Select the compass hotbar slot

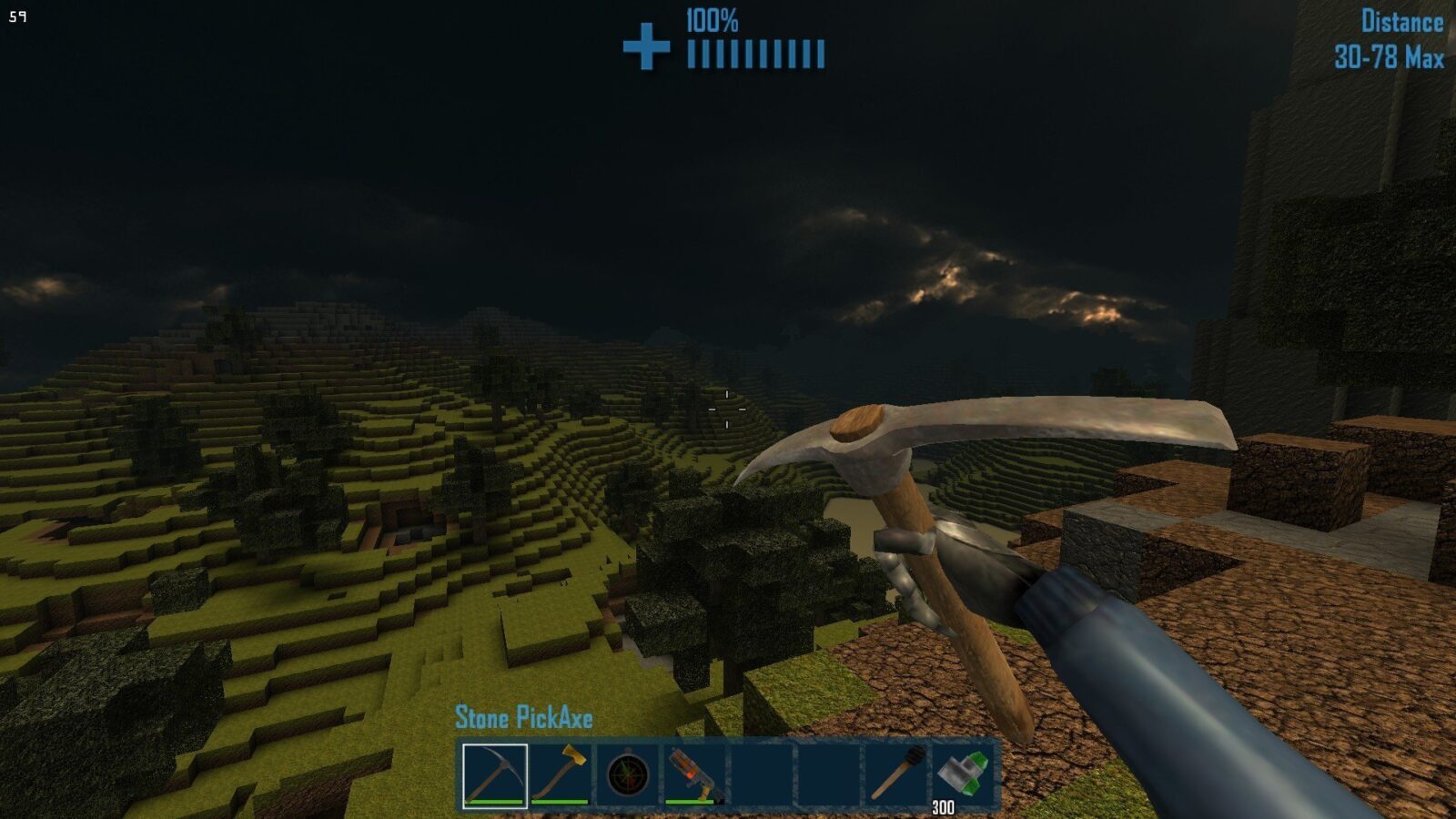(627, 775)
